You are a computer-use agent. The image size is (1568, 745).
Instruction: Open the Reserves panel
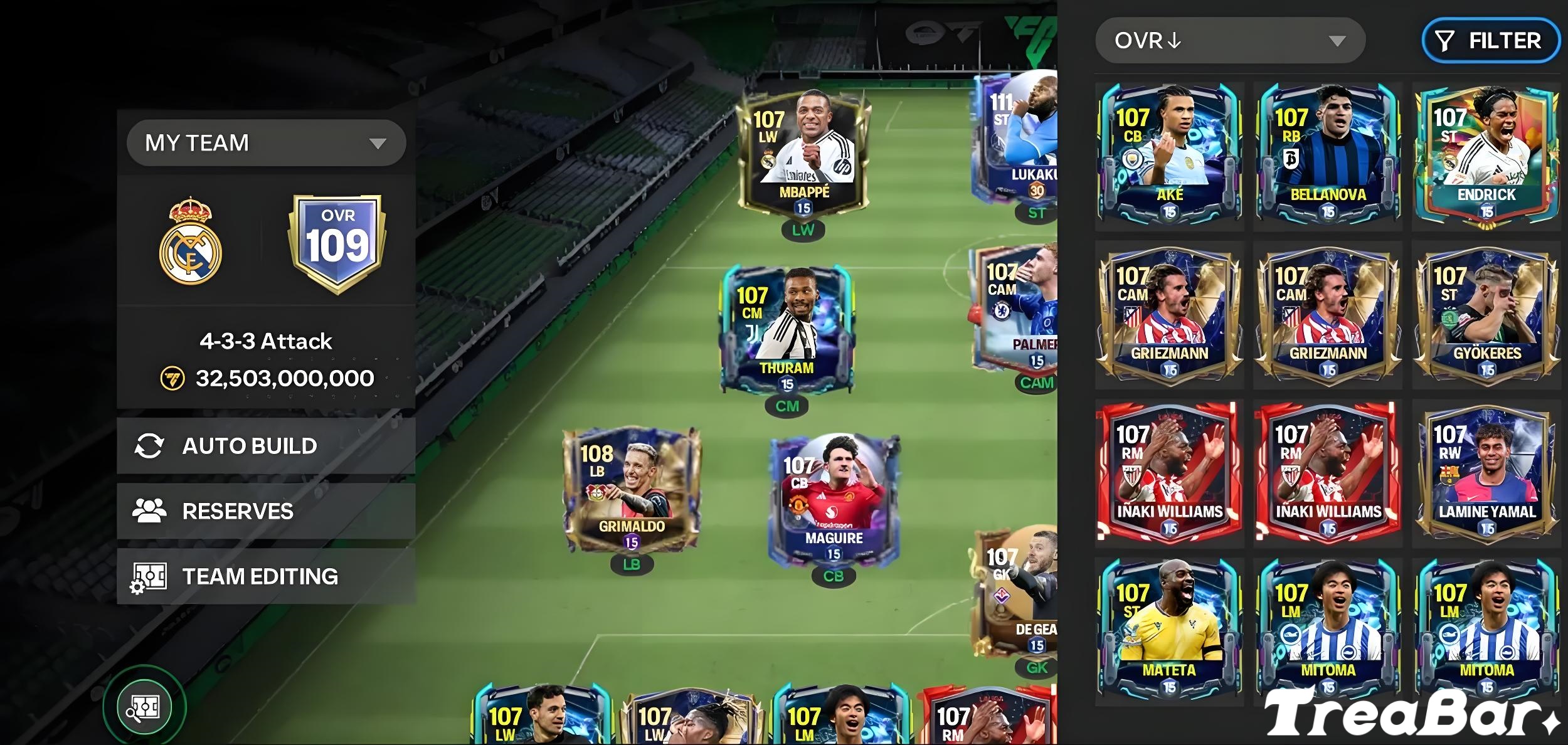(238, 511)
